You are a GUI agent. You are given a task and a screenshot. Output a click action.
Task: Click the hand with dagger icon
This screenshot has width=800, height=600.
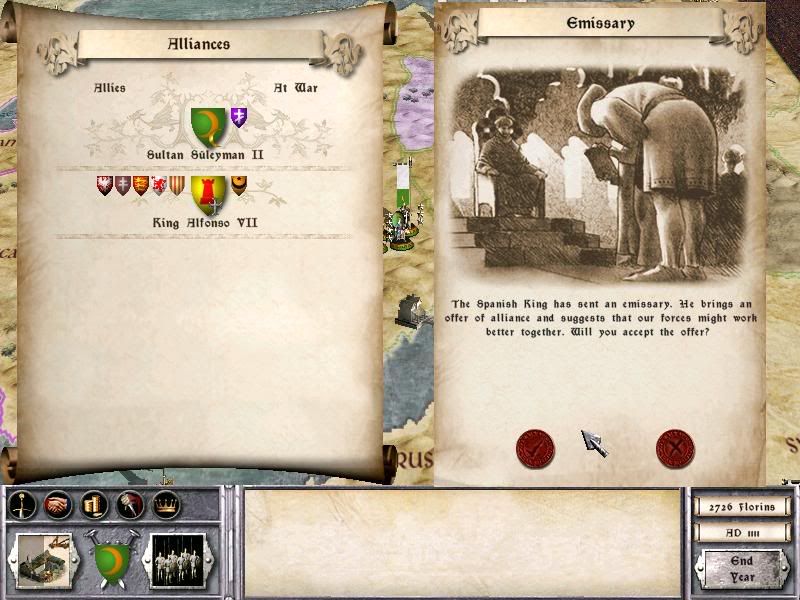pyautogui.click(x=130, y=505)
